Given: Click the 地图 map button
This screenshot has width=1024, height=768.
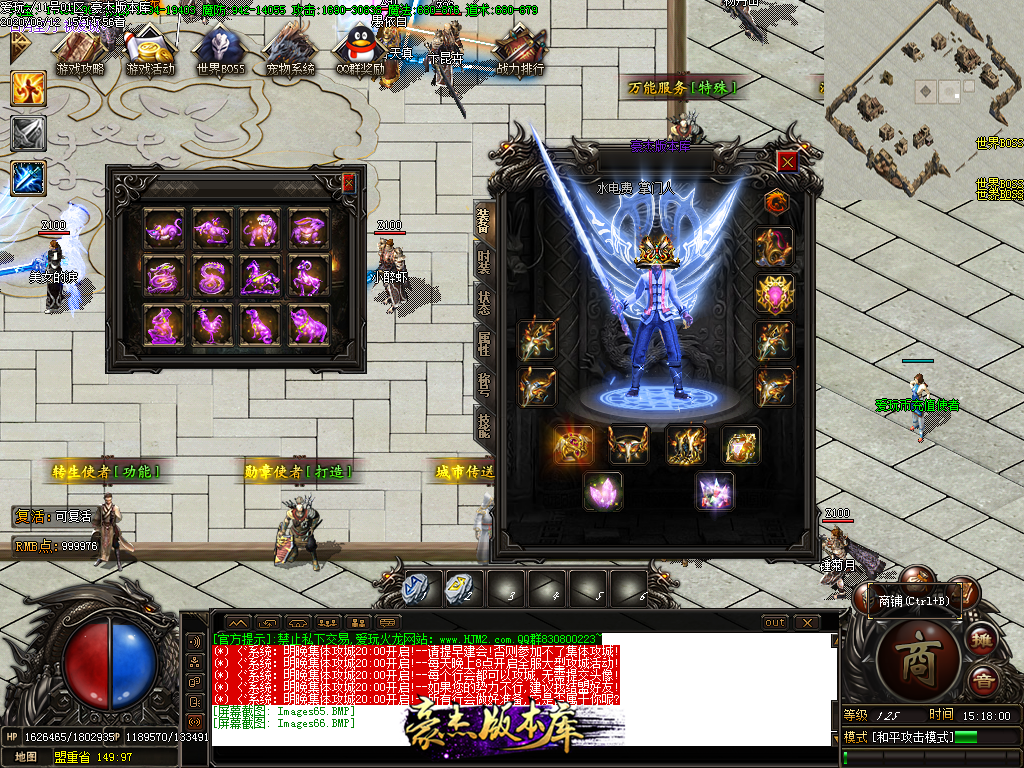Looking at the screenshot, I should coord(26,757).
